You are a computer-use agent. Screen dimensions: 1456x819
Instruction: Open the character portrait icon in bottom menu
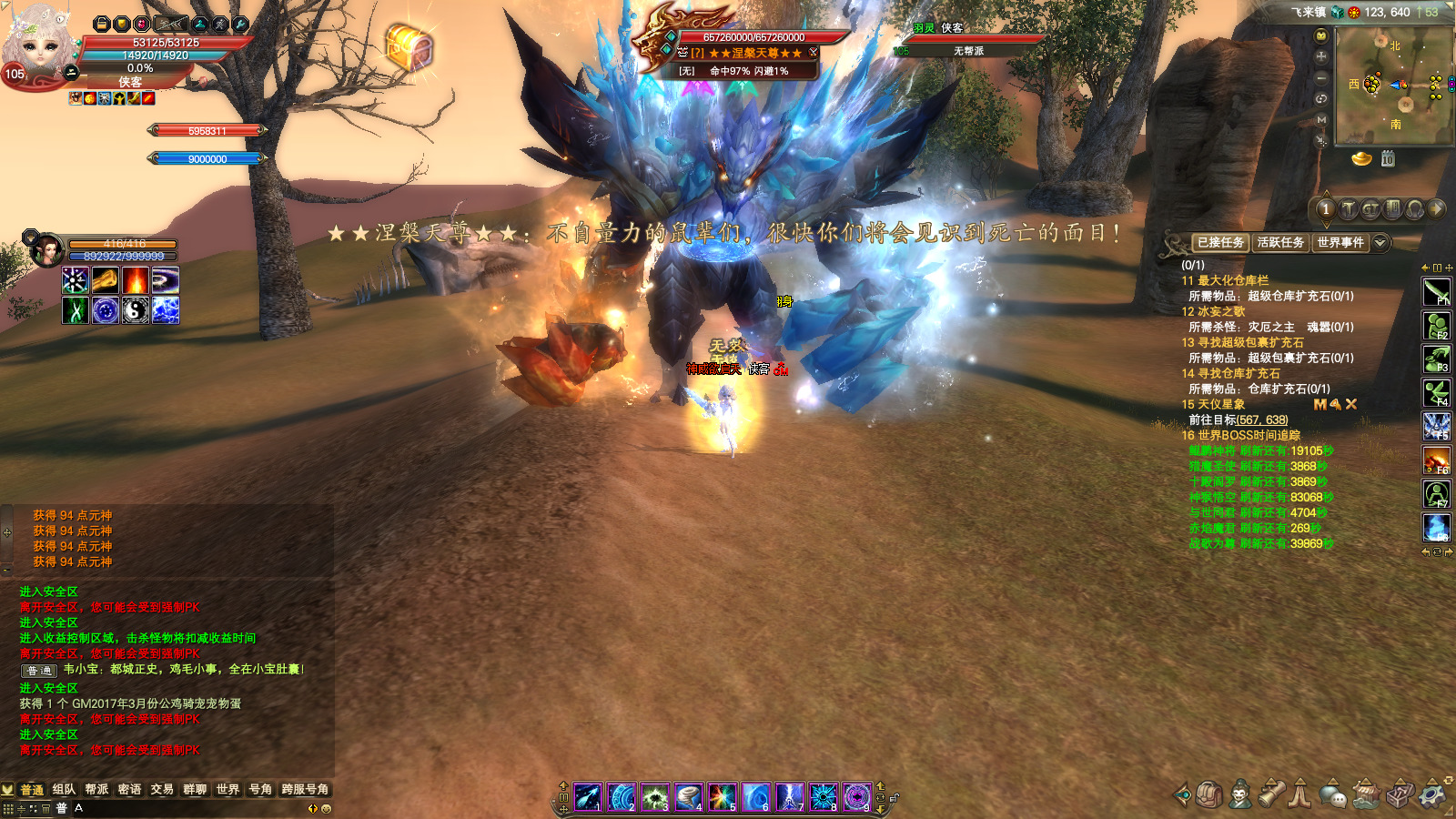point(1239,794)
